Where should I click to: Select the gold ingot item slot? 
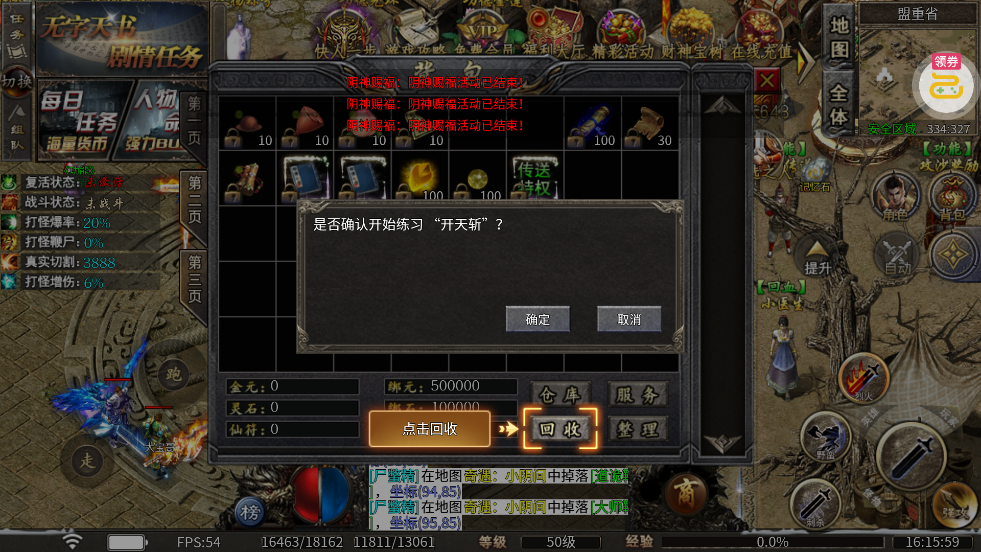tap(420, 178)
